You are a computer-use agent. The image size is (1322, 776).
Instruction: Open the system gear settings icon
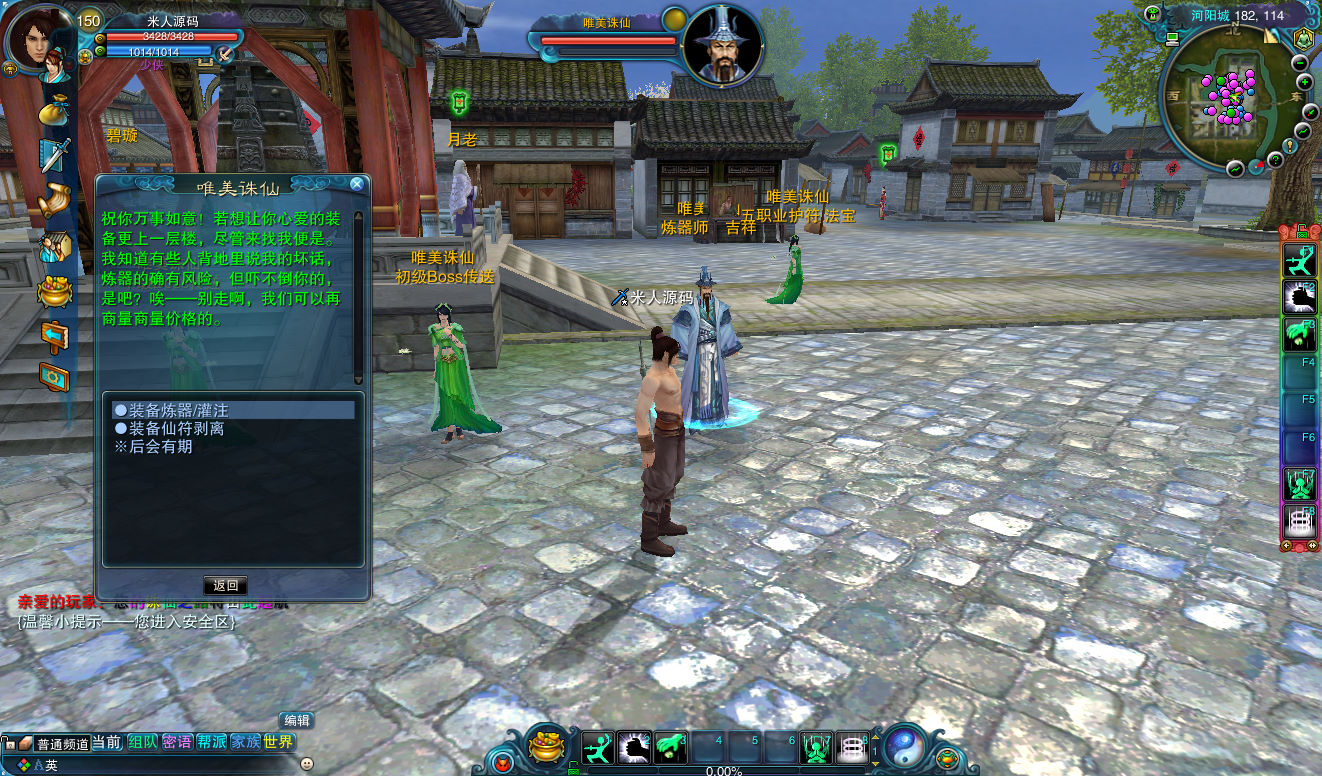pos(54,376)
